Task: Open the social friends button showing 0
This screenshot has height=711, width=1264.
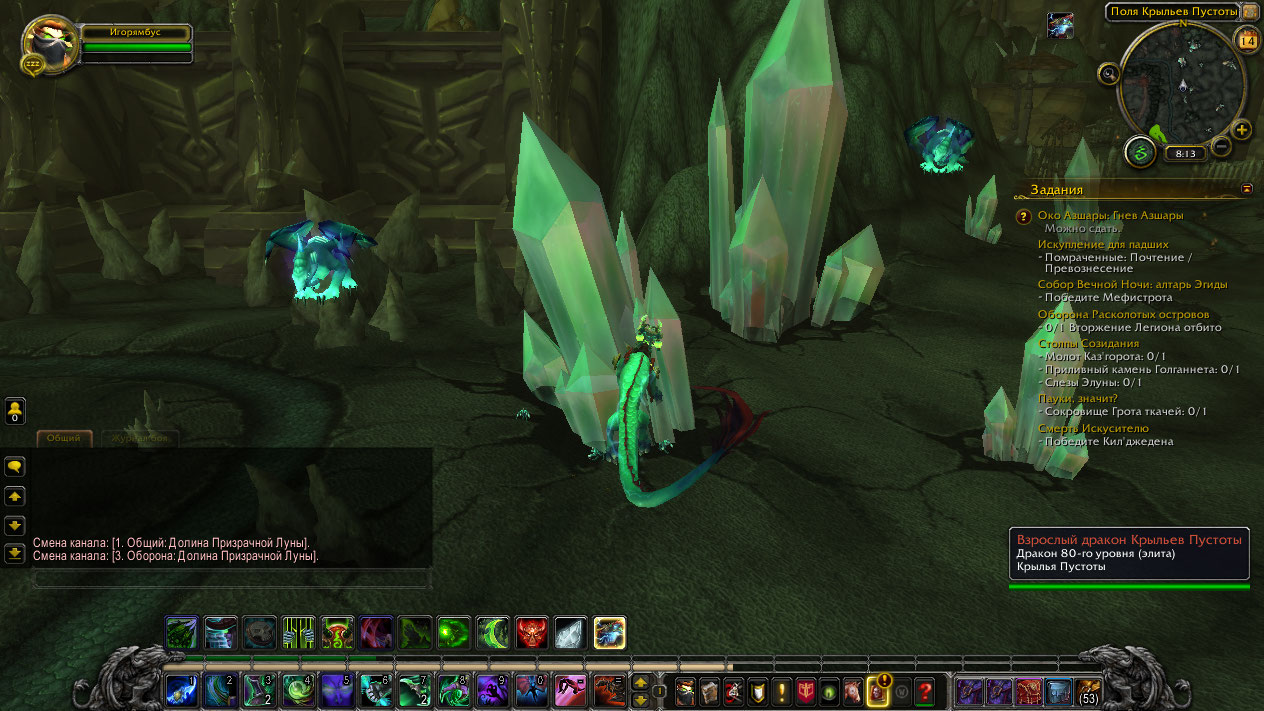Action: [x=15, y=410]
